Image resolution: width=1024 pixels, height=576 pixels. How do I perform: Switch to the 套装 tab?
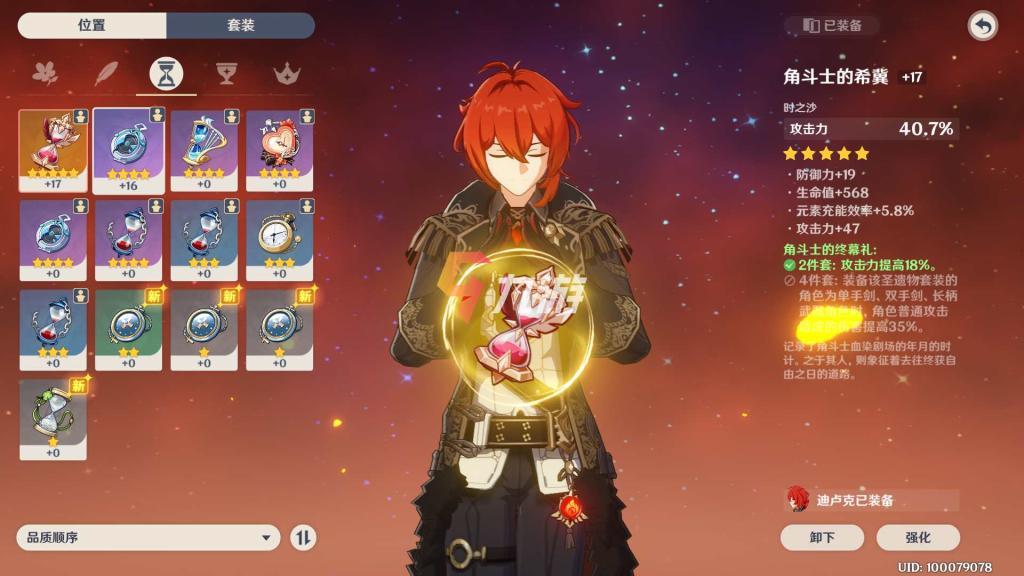(x=241, y=25)
